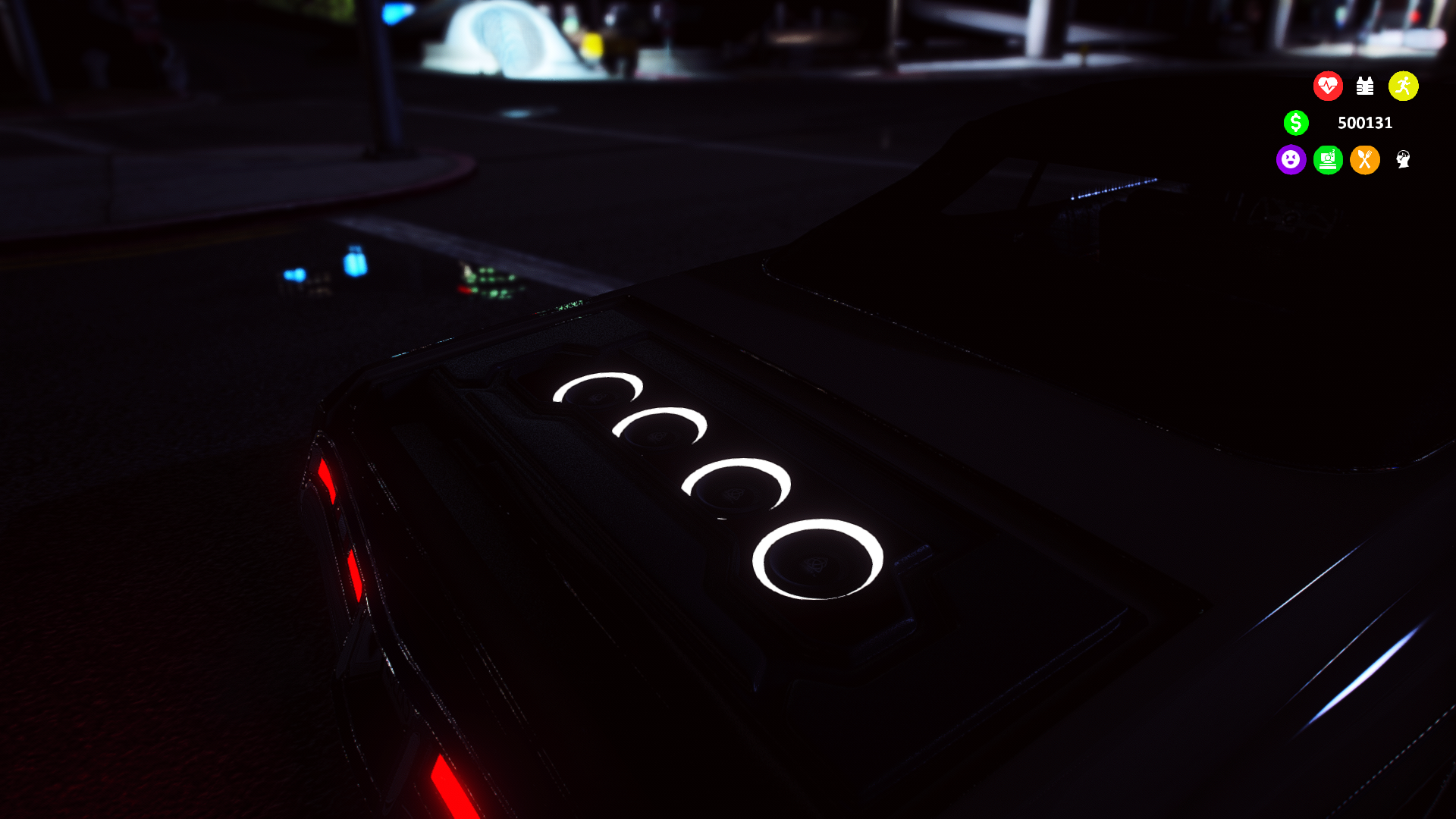Click the orange spoon and fork hunger icon
1456x819 pixels.
click(1365, 160)
